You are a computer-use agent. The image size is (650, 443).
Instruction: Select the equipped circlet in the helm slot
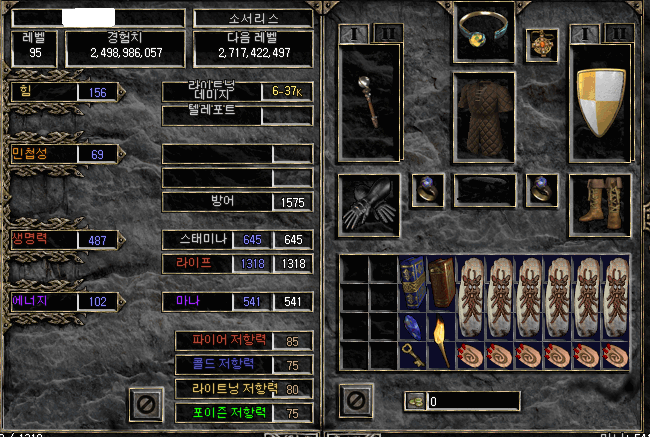pos(484,32)
